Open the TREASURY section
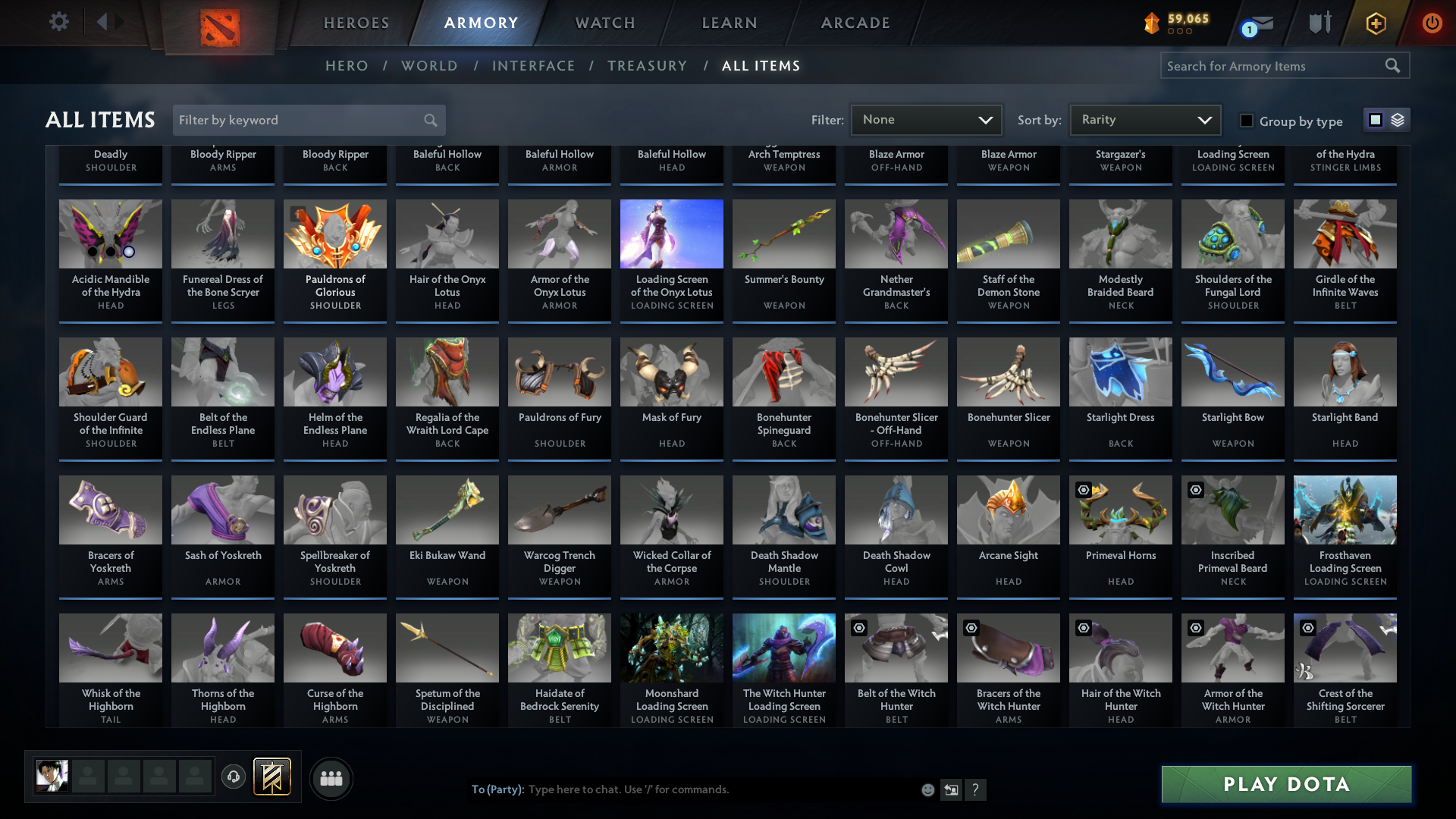 click(x=647, y=66)
